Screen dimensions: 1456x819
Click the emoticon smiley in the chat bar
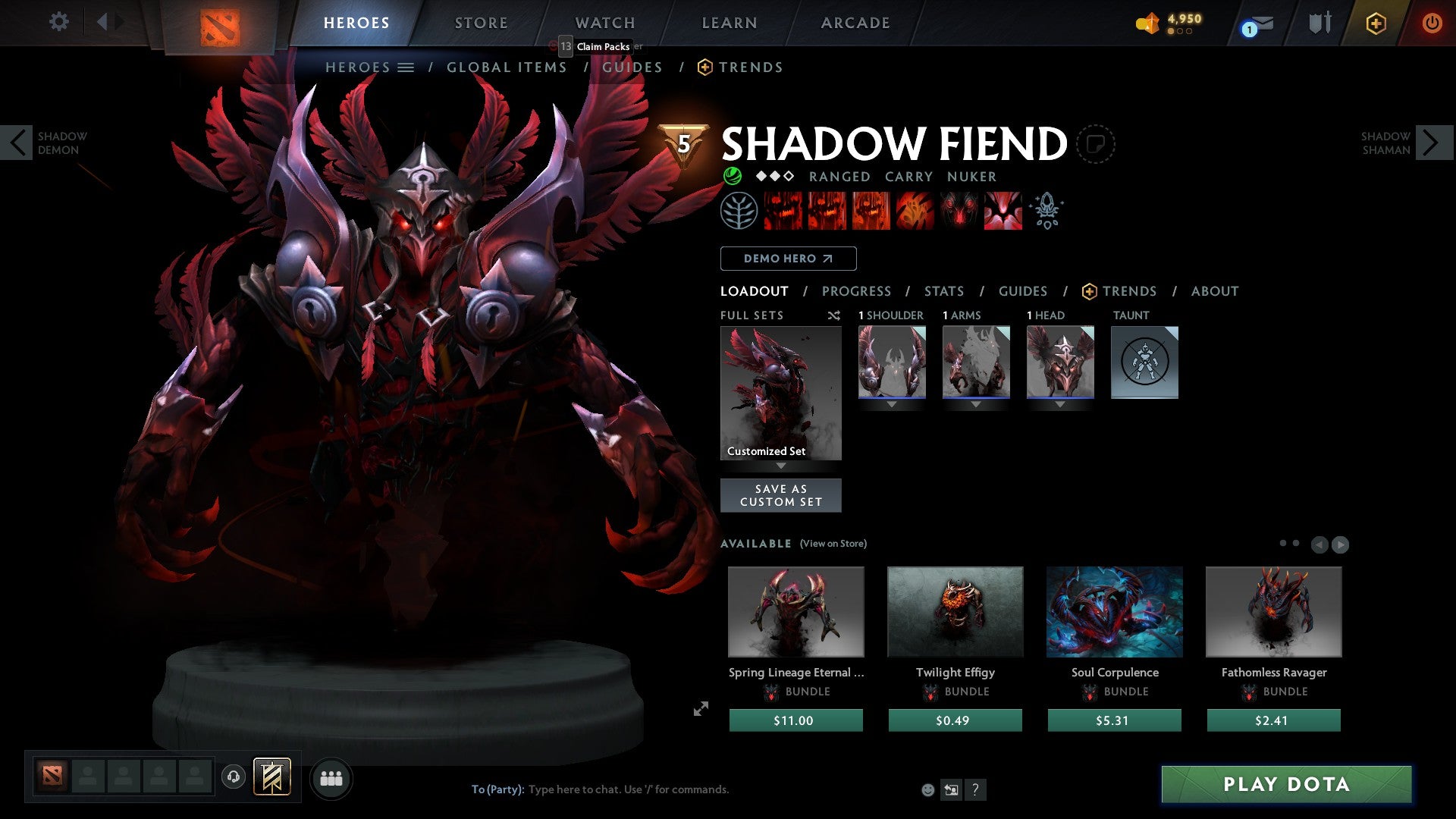pos(927,790)
